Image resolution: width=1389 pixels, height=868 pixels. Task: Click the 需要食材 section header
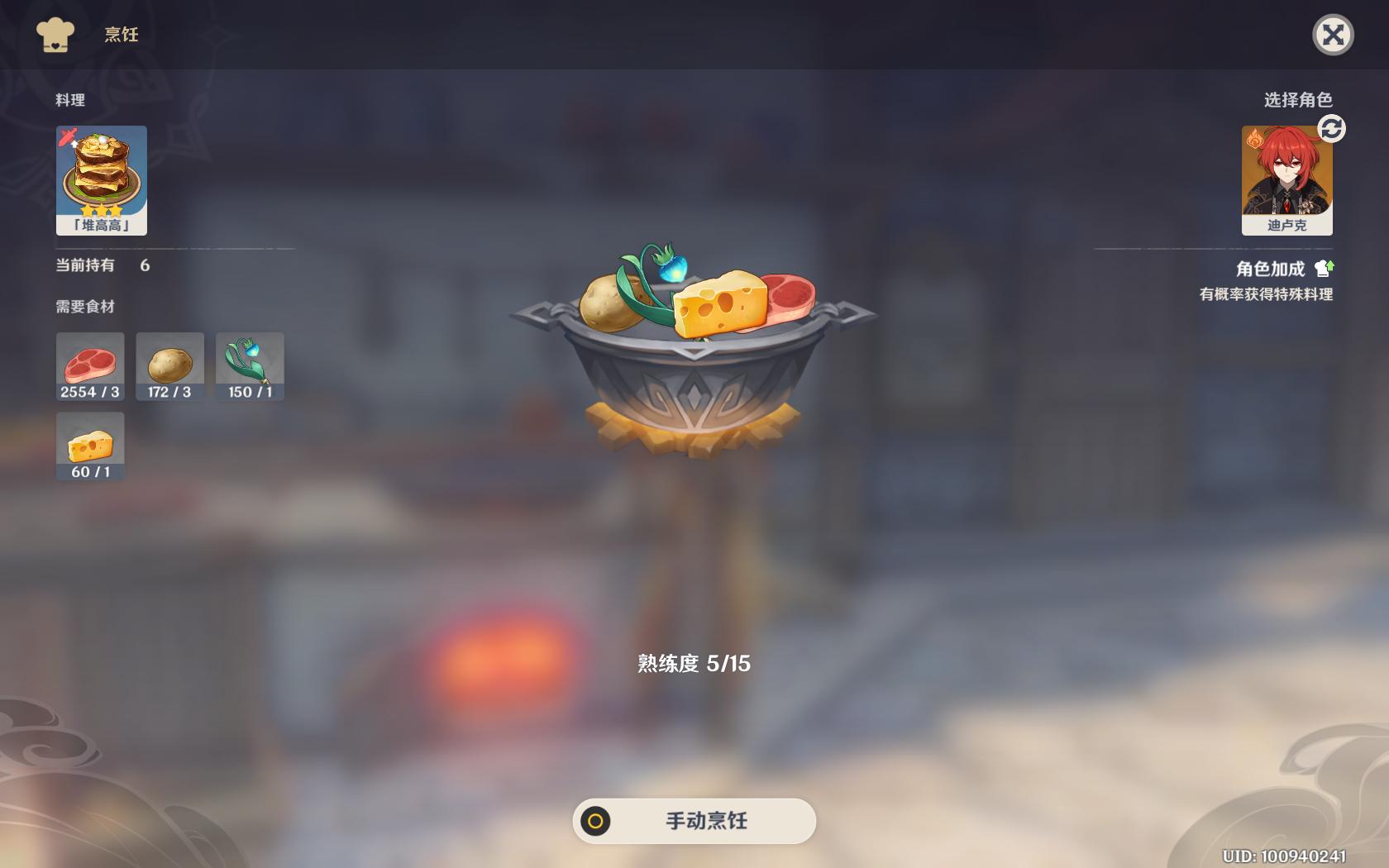(85, 306)
